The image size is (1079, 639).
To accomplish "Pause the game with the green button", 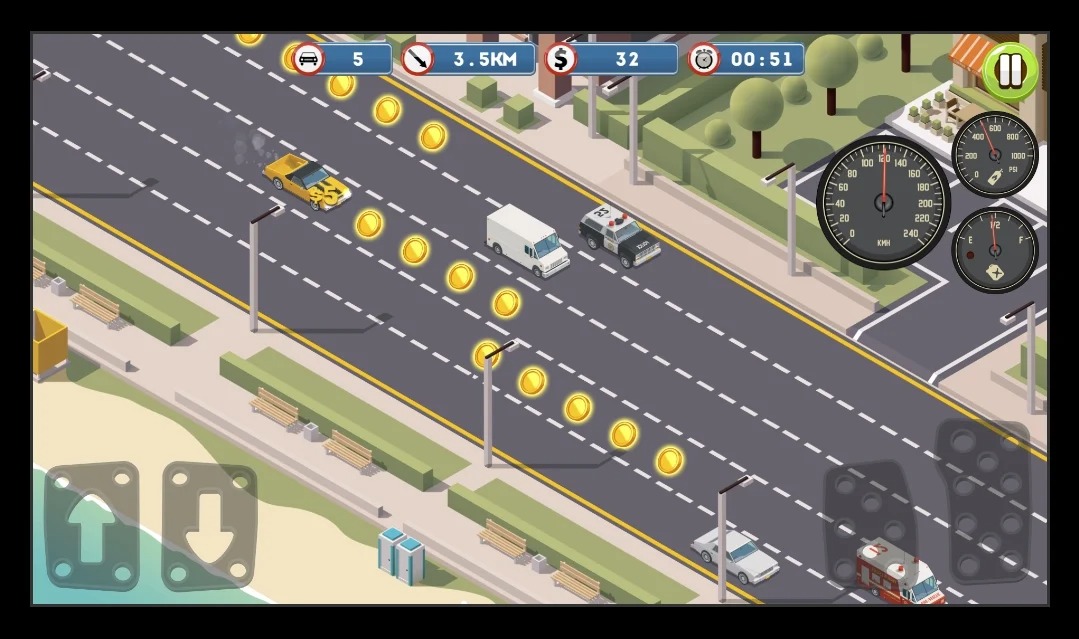I will 1010,71.
